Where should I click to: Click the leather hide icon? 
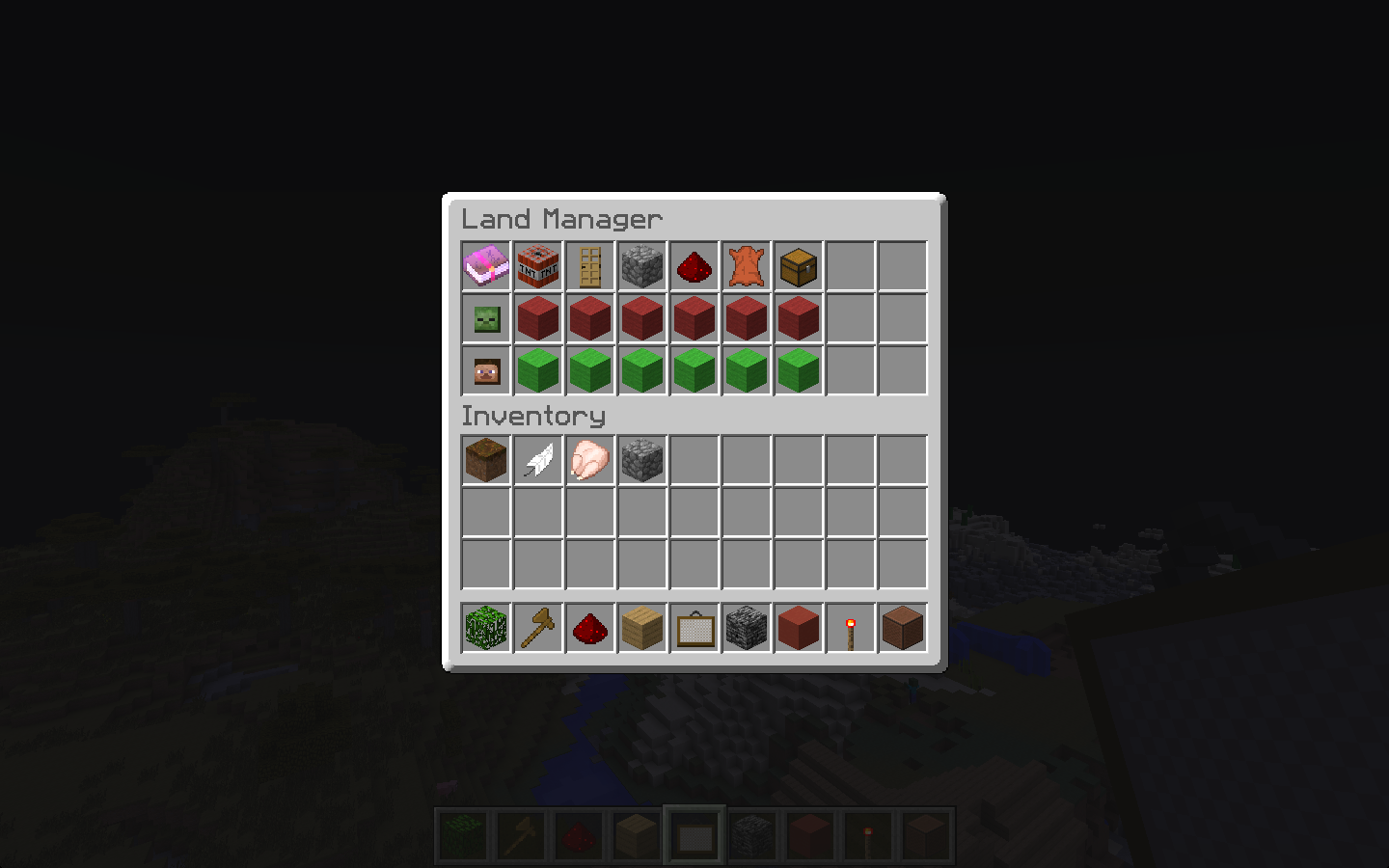(x=746, y=265)
